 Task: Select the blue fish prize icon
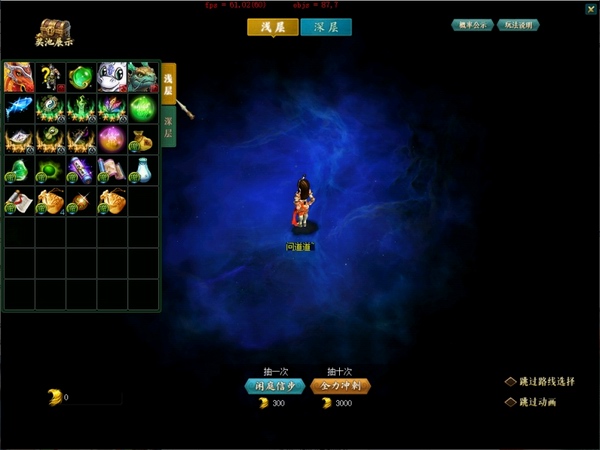[x=19, y=108]
